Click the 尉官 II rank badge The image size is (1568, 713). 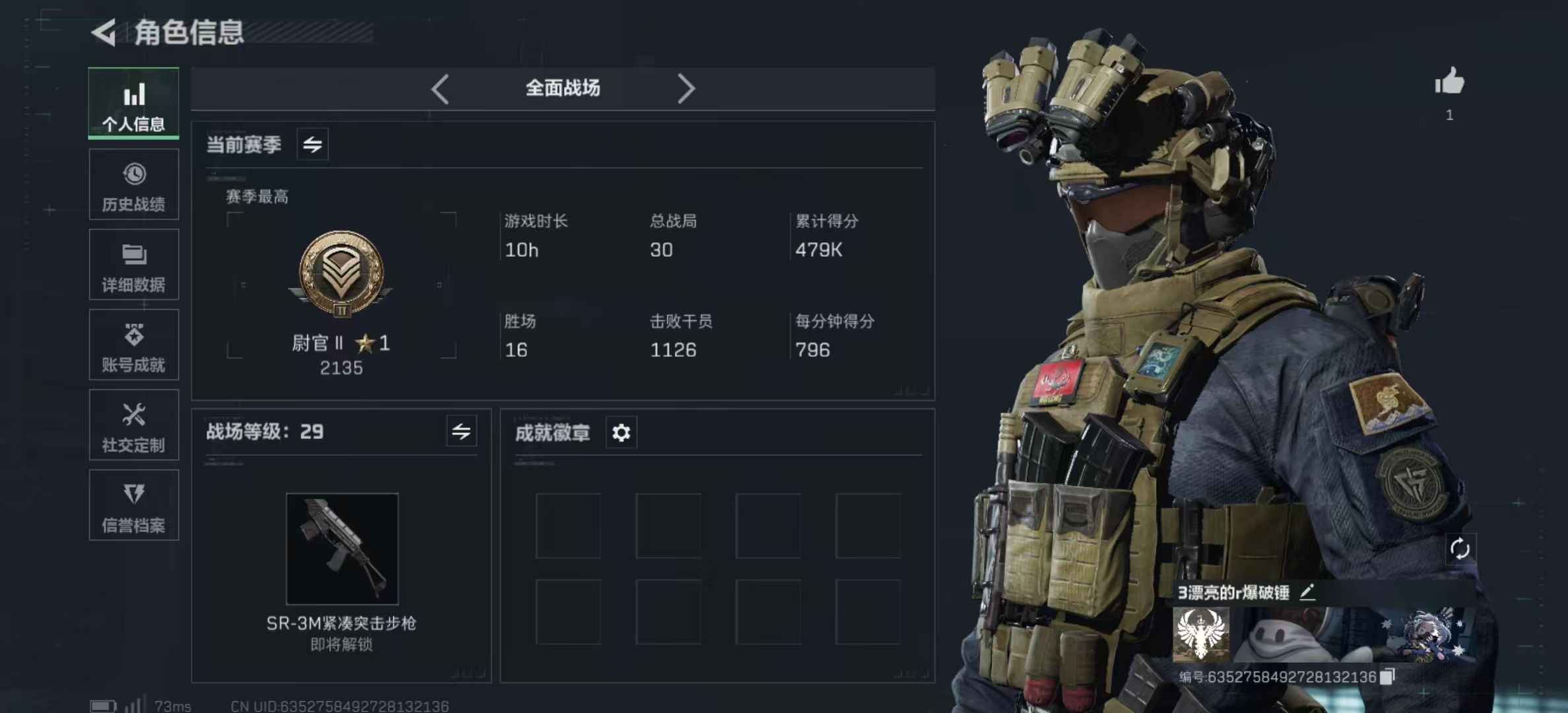(341, 274)
